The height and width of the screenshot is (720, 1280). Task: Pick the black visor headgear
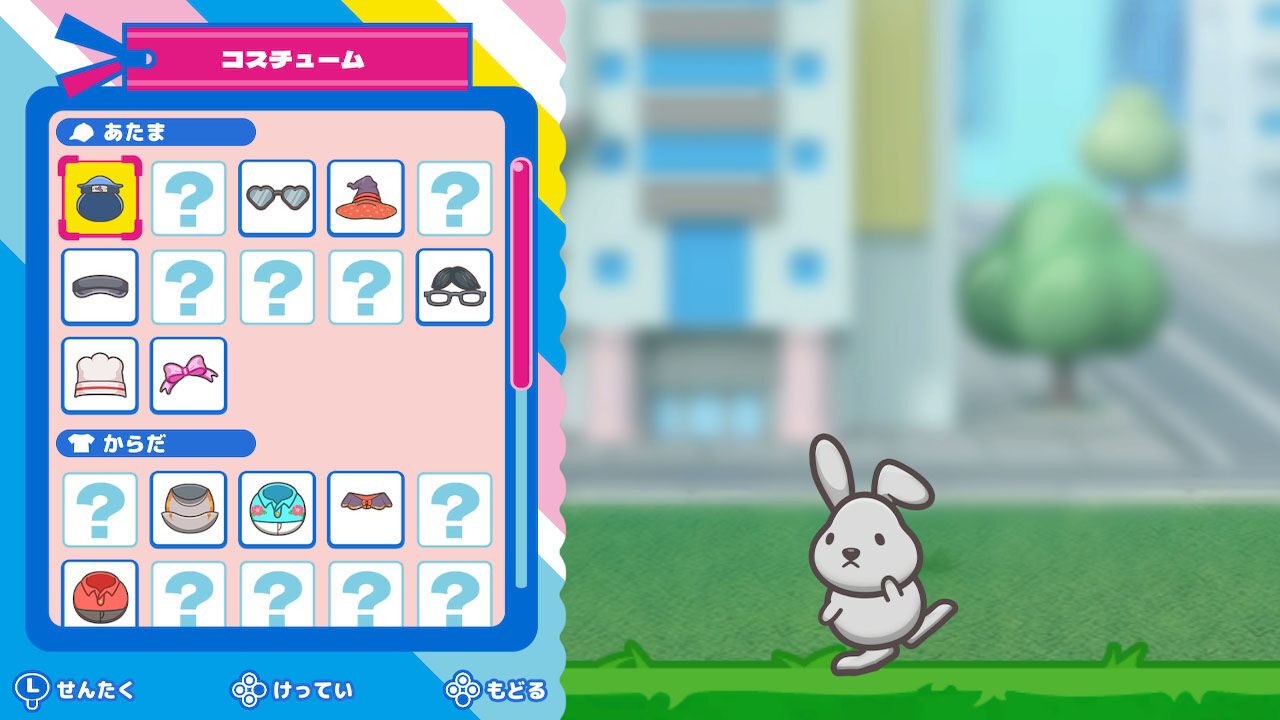coord(99,287)
